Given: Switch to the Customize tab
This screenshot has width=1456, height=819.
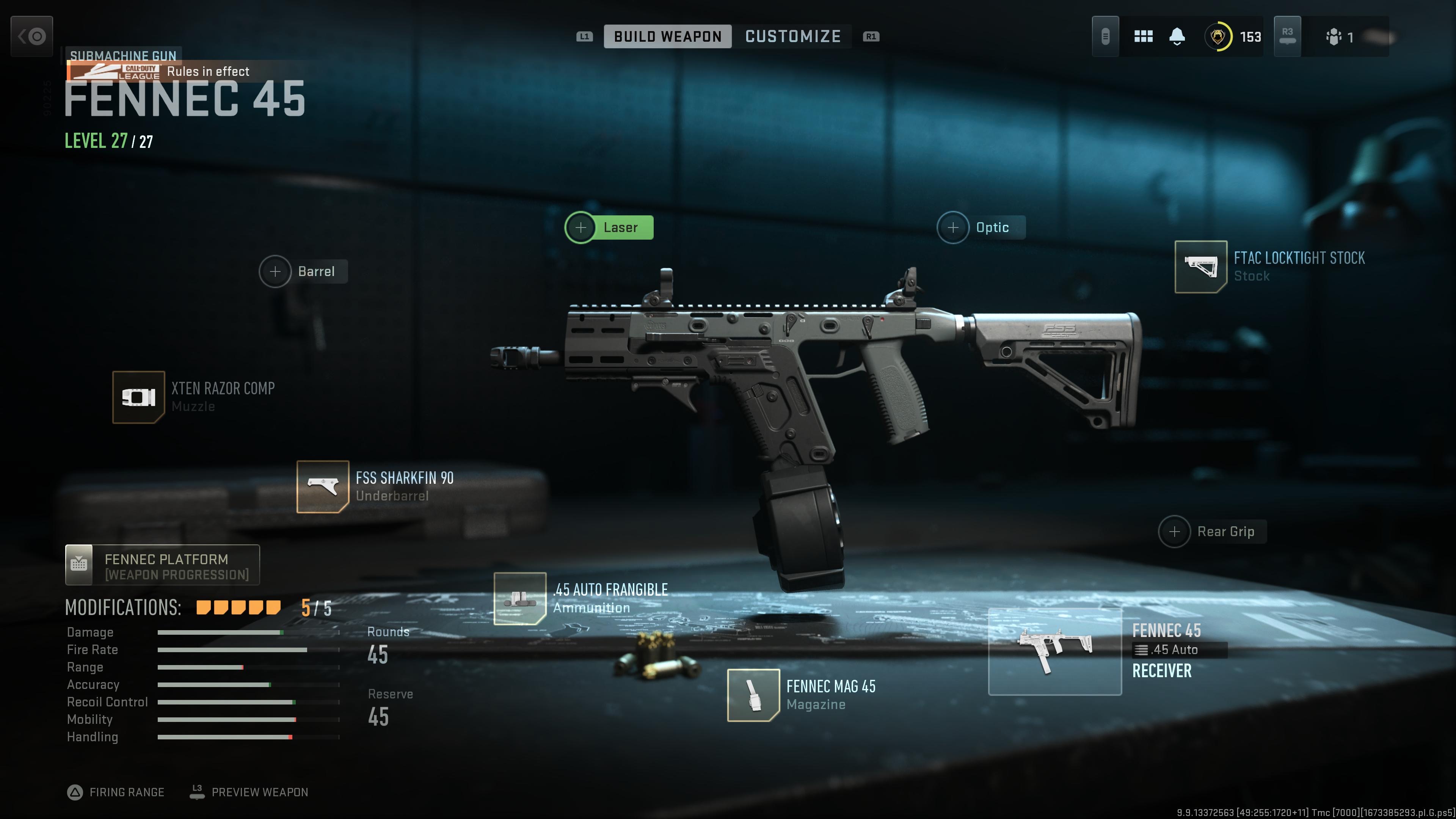Looking at the screenshot, I should tap(792, 37).
